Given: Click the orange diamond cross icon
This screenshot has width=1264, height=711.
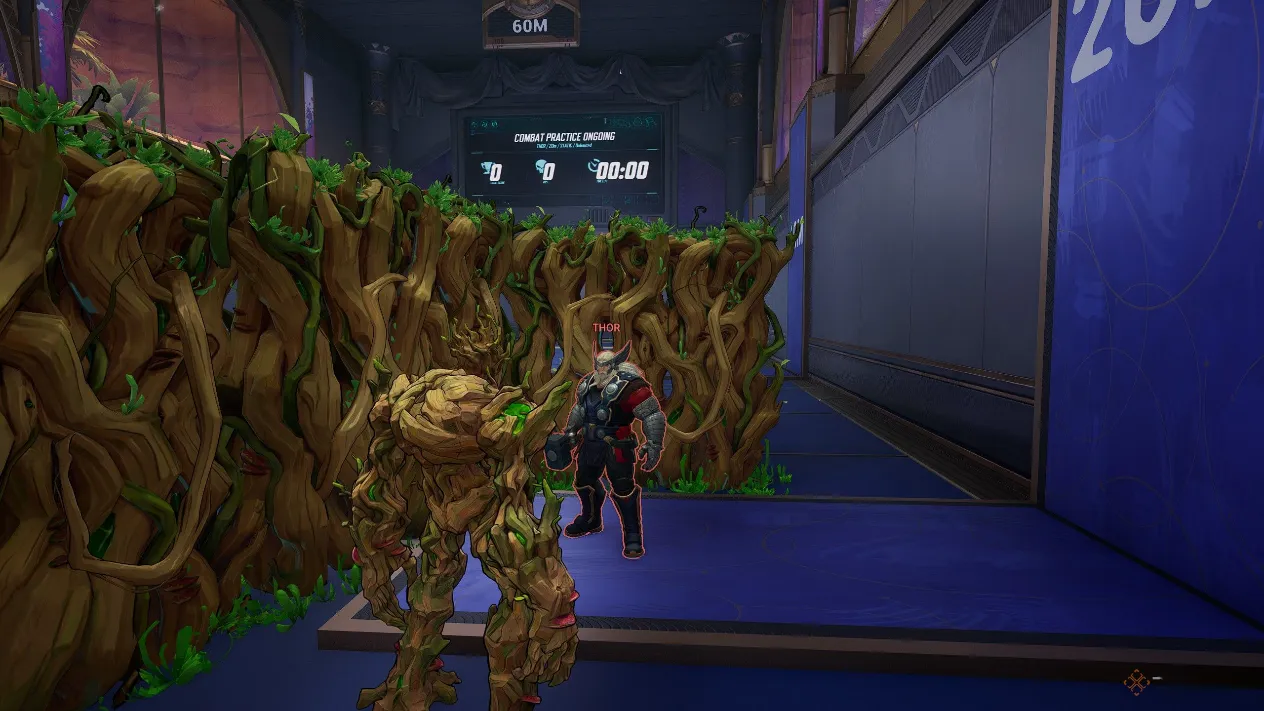Looking at the screenshot, I should pyautogui.click(x=1136, y=682).
